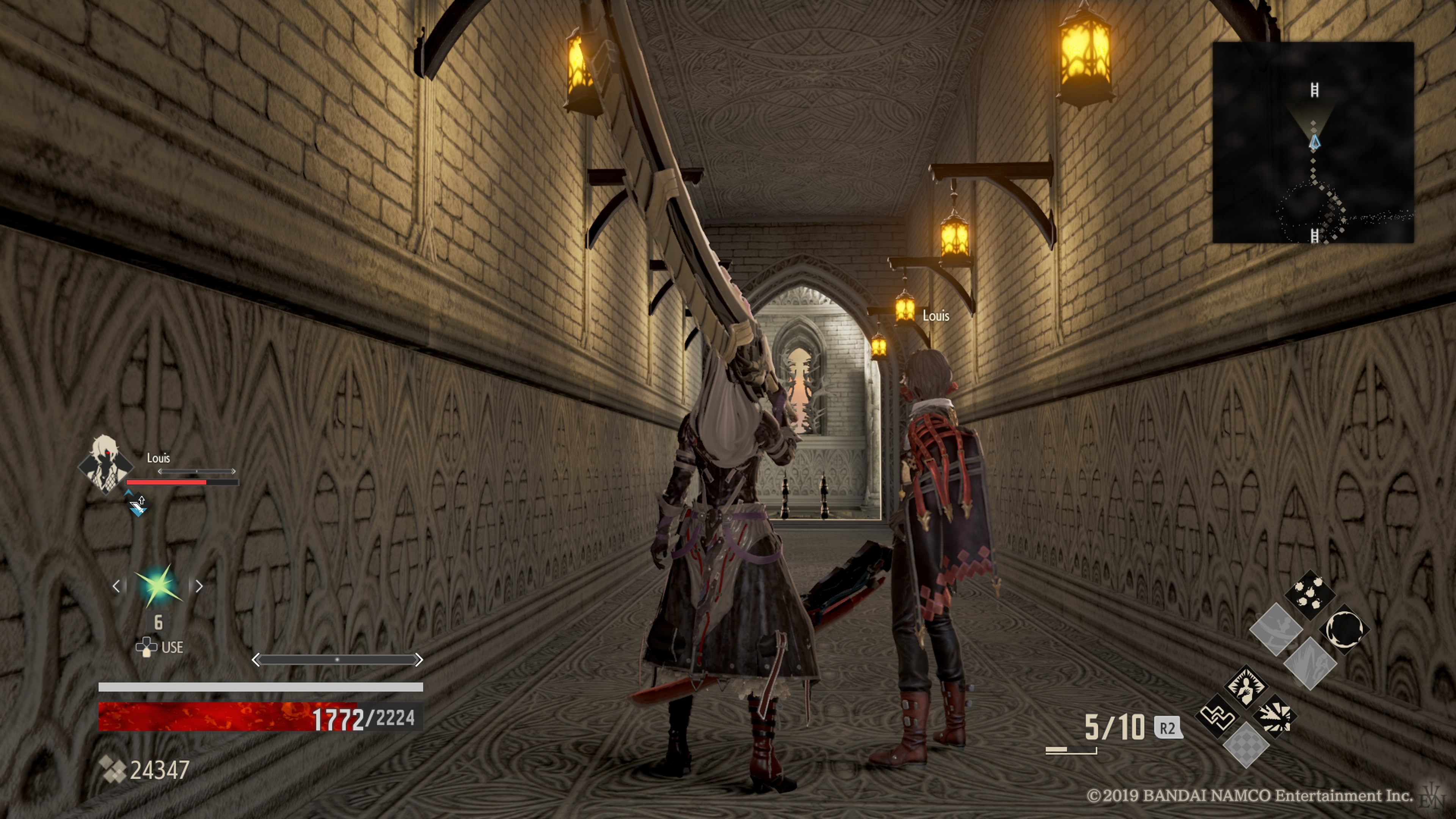Cycle to the previous quick item

116,586
